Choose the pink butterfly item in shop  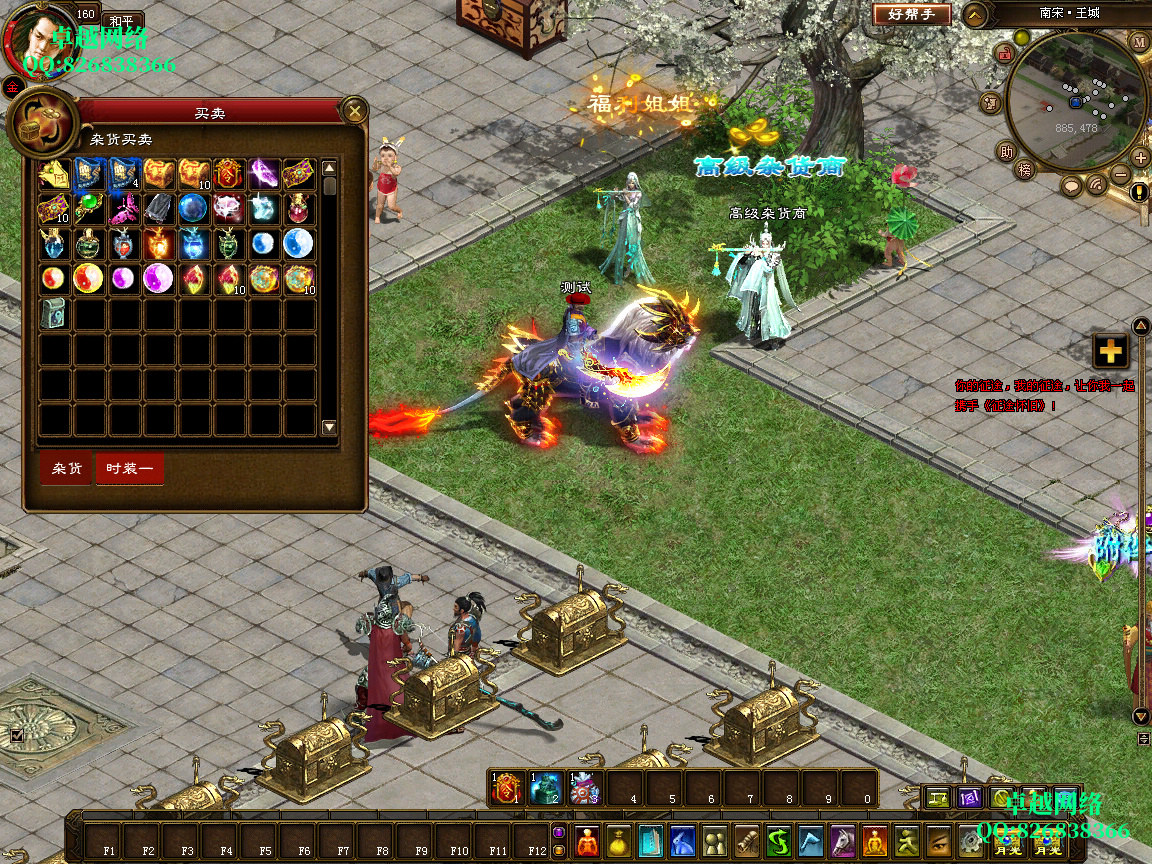[x=124, y=209]
